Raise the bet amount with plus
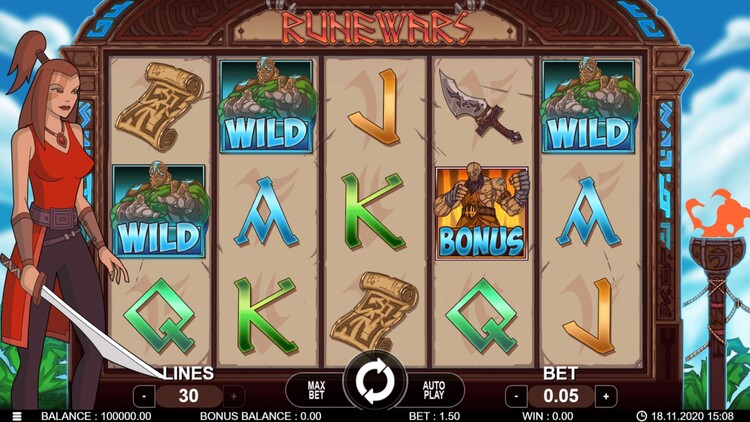The height and width of the screenshot is (422, 750). (x=605, y=396)
